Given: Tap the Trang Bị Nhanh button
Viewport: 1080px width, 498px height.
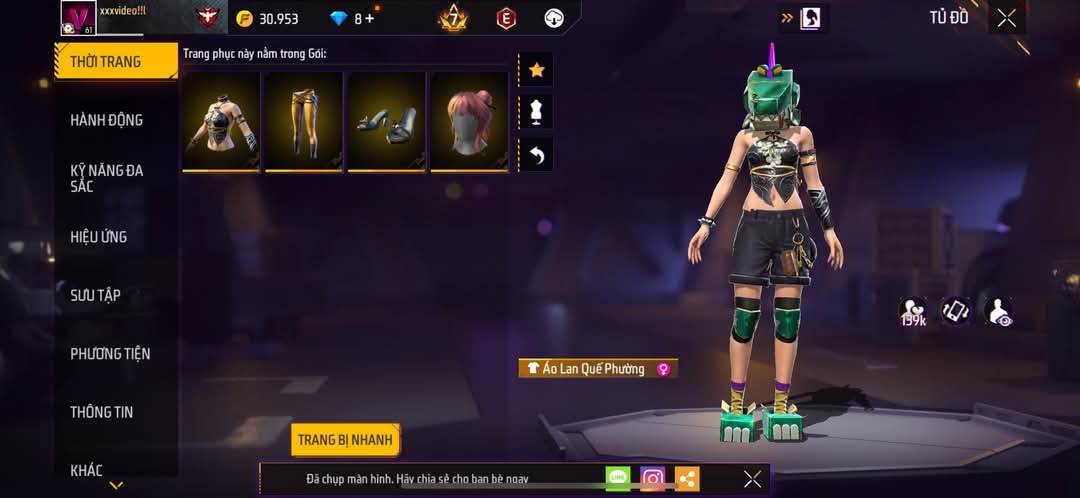Looking at the screenshot, I should (x=346, y=440).
